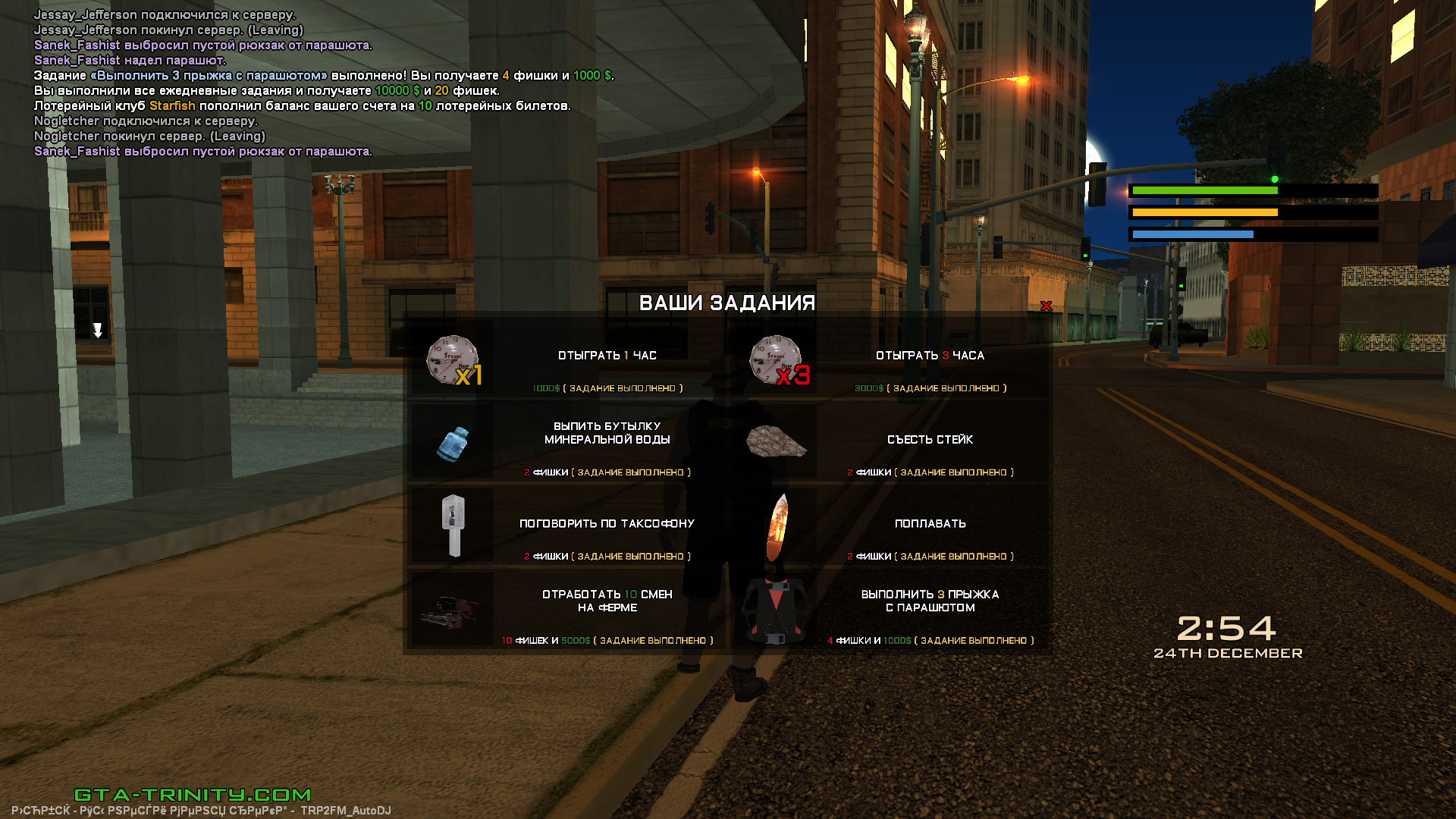Open the 'Поплавать' swimming task

click(x=930, y=524)
